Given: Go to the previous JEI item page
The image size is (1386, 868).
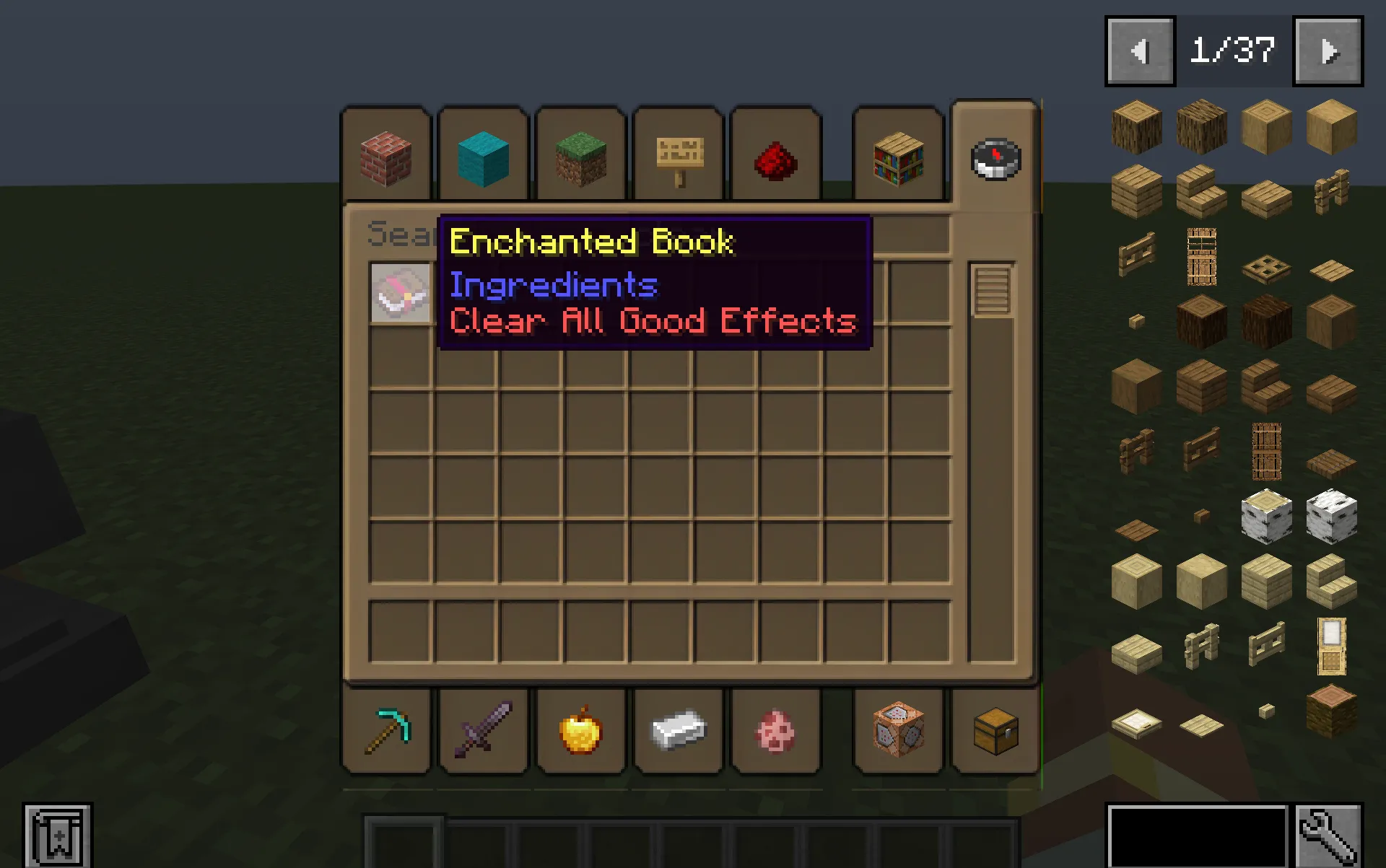Looking at the screenshot, I should tap(1139, 51).
